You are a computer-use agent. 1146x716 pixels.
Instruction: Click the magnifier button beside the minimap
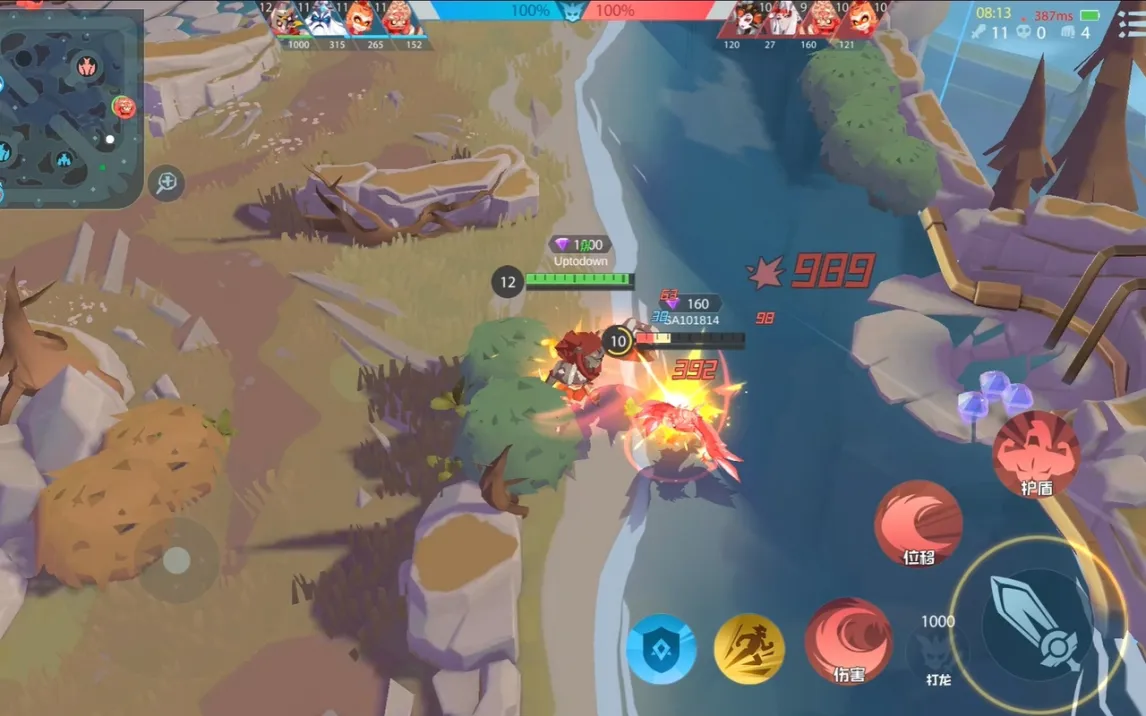click(167, 182)
